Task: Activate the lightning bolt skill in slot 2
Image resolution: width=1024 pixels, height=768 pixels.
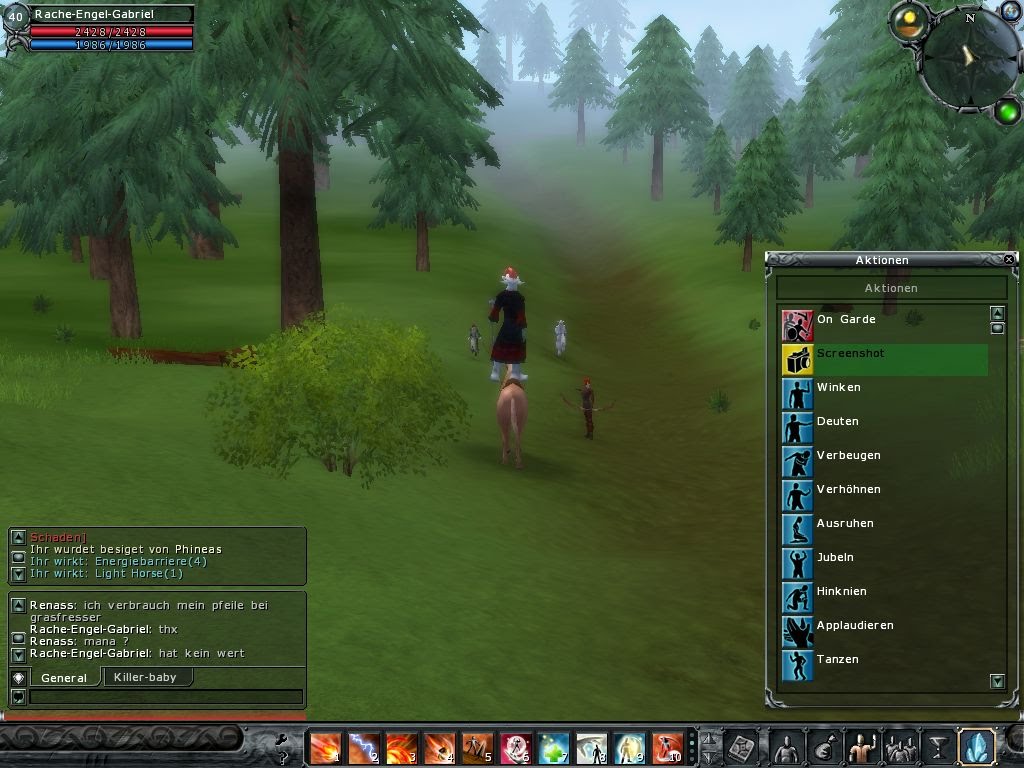Action: point(363,747)
